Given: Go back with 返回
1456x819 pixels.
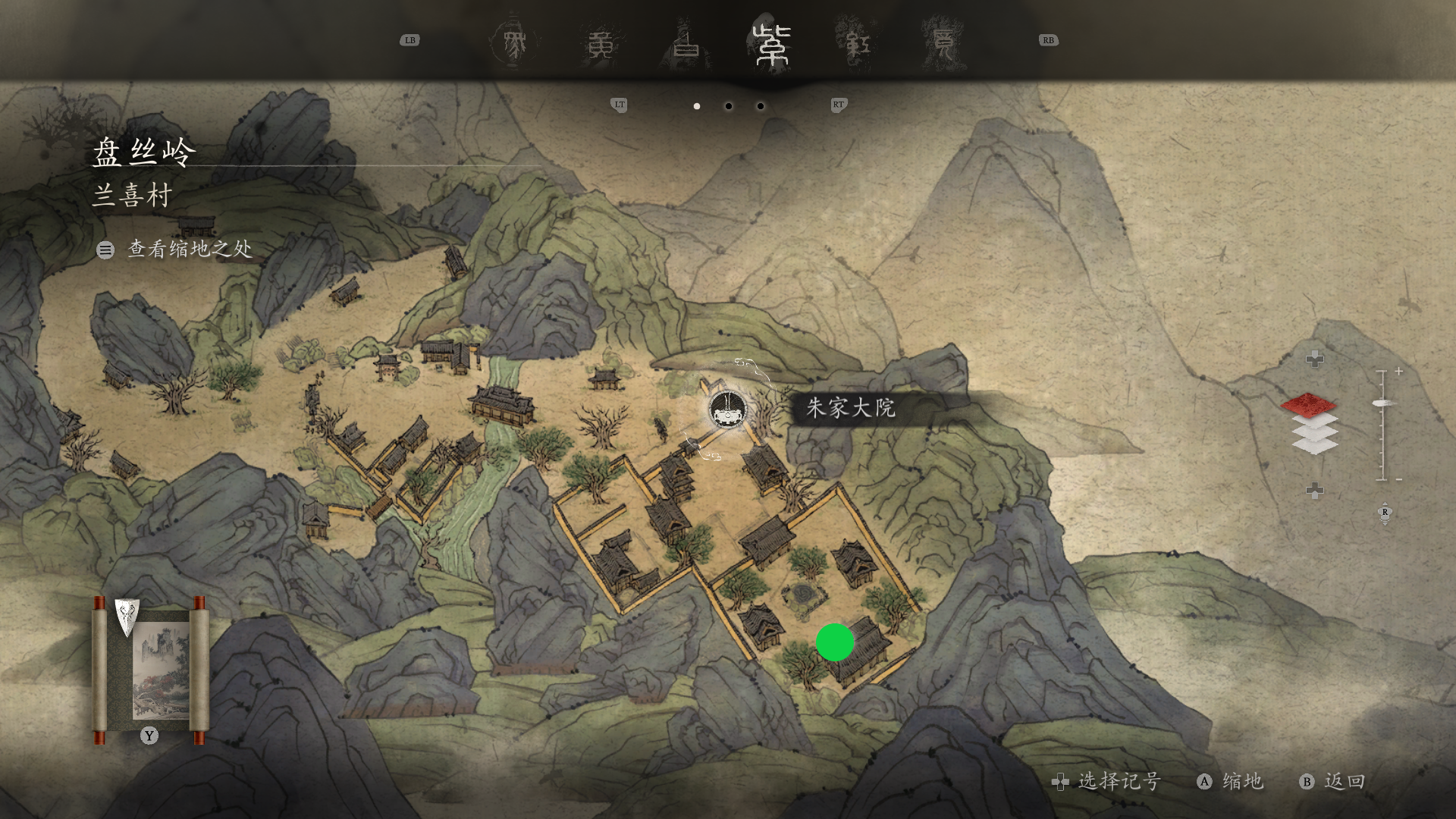Looking at the screenshot, I should click(1332, 782).
